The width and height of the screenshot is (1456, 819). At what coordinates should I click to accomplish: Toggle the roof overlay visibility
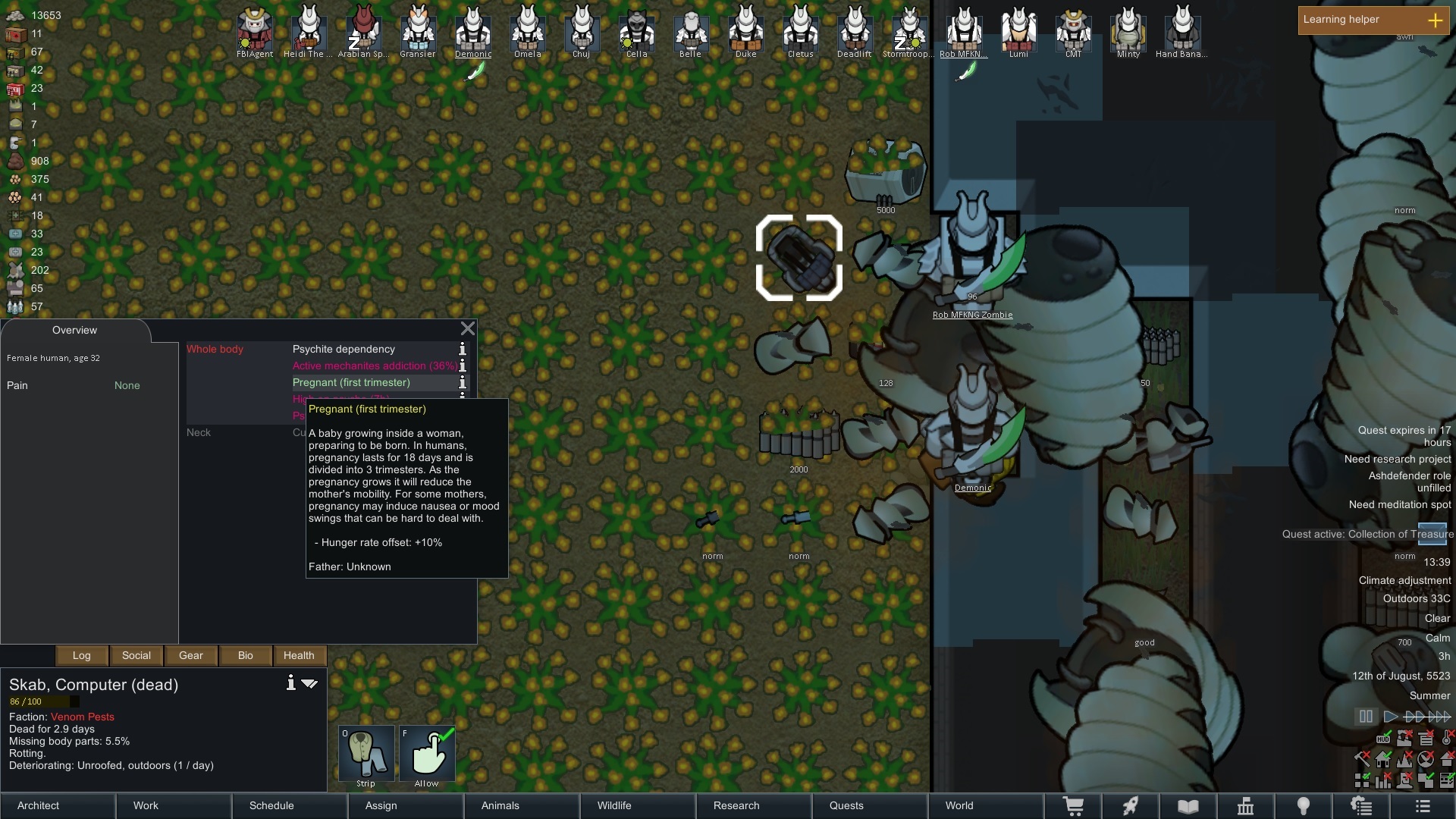(1447, 760)
